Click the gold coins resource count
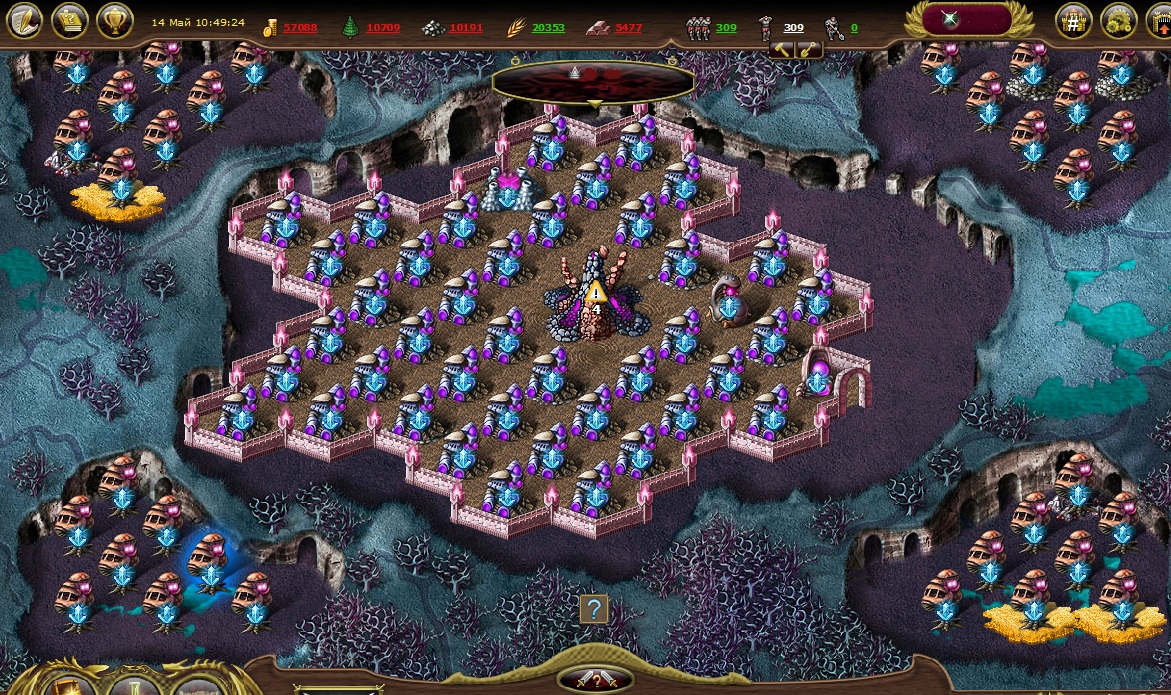1171x695 pixels. pos(300,28)
